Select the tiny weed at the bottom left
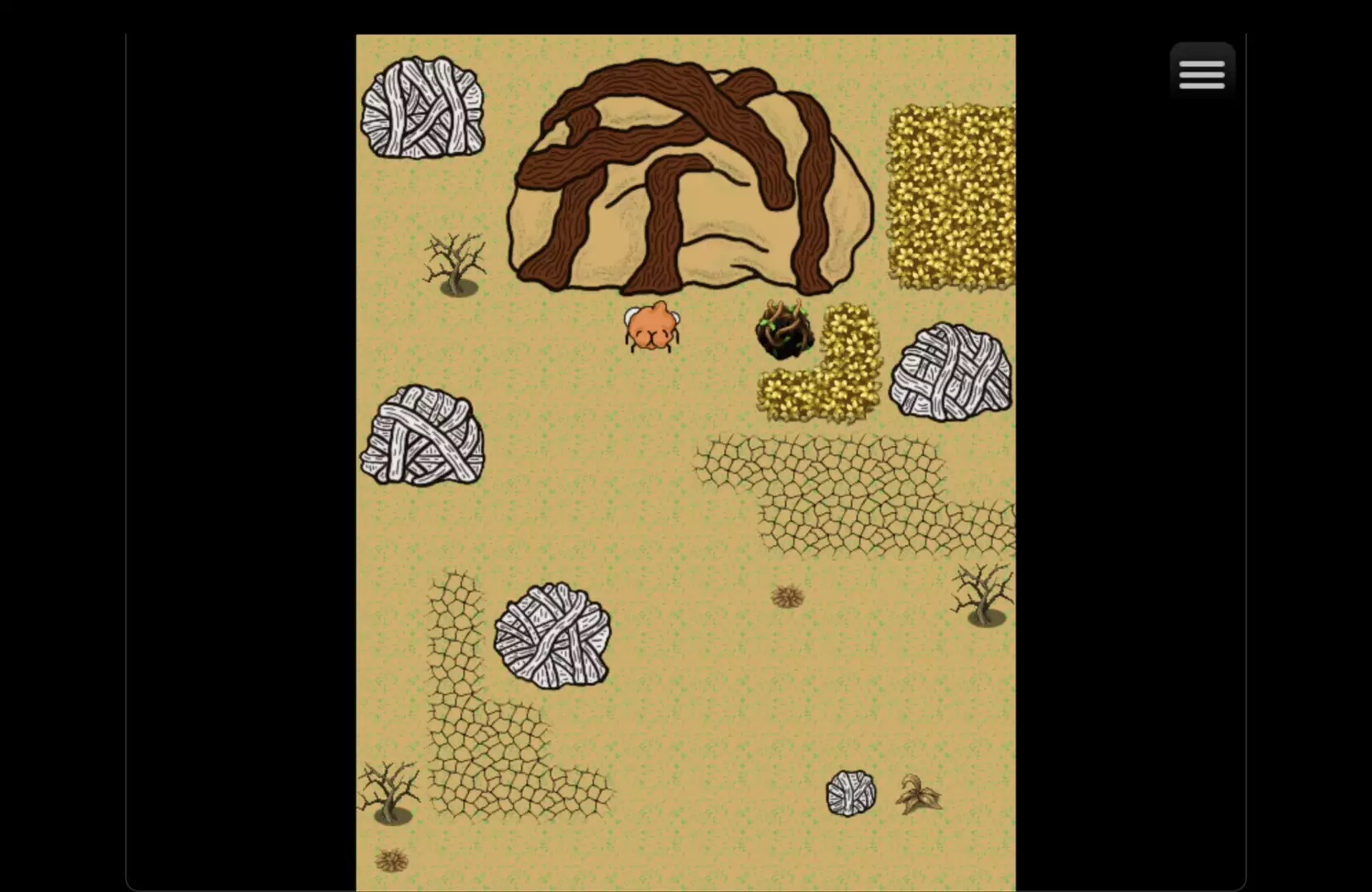This screenshot has width=1372, height=892. click(390, 861)
